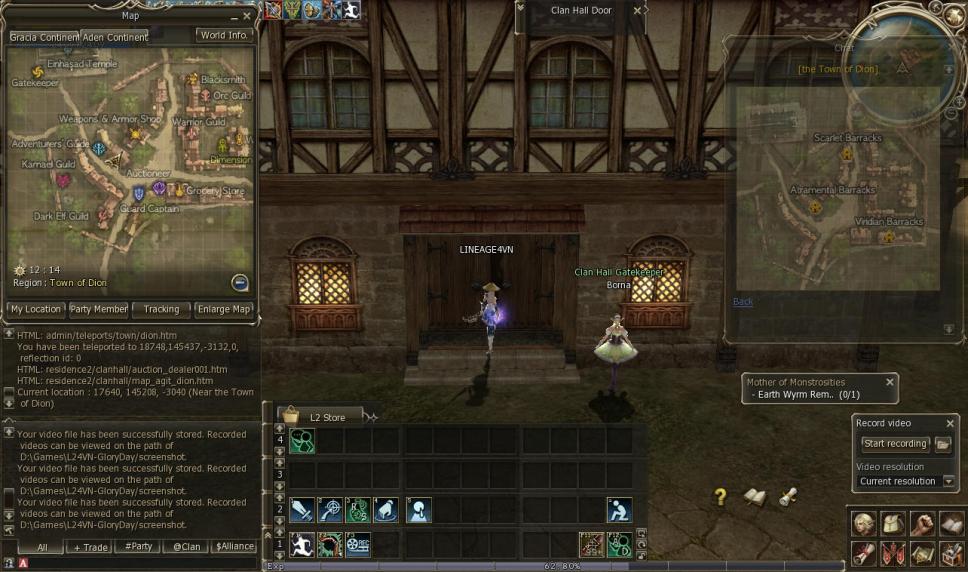This screenshot has width=968, height=572.
Task: Start recording a video
Action: click(895, 444)
